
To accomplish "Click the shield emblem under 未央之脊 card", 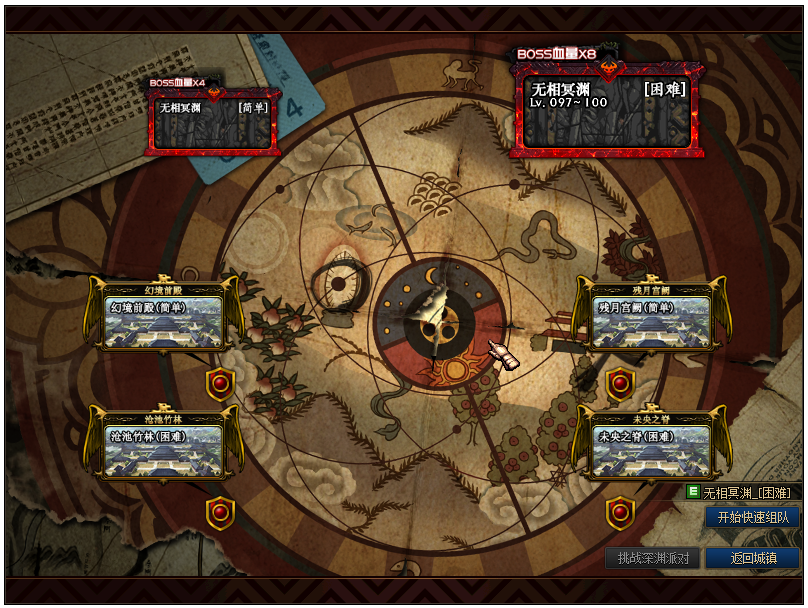I will pyautogui.click(x=620, y=513).
